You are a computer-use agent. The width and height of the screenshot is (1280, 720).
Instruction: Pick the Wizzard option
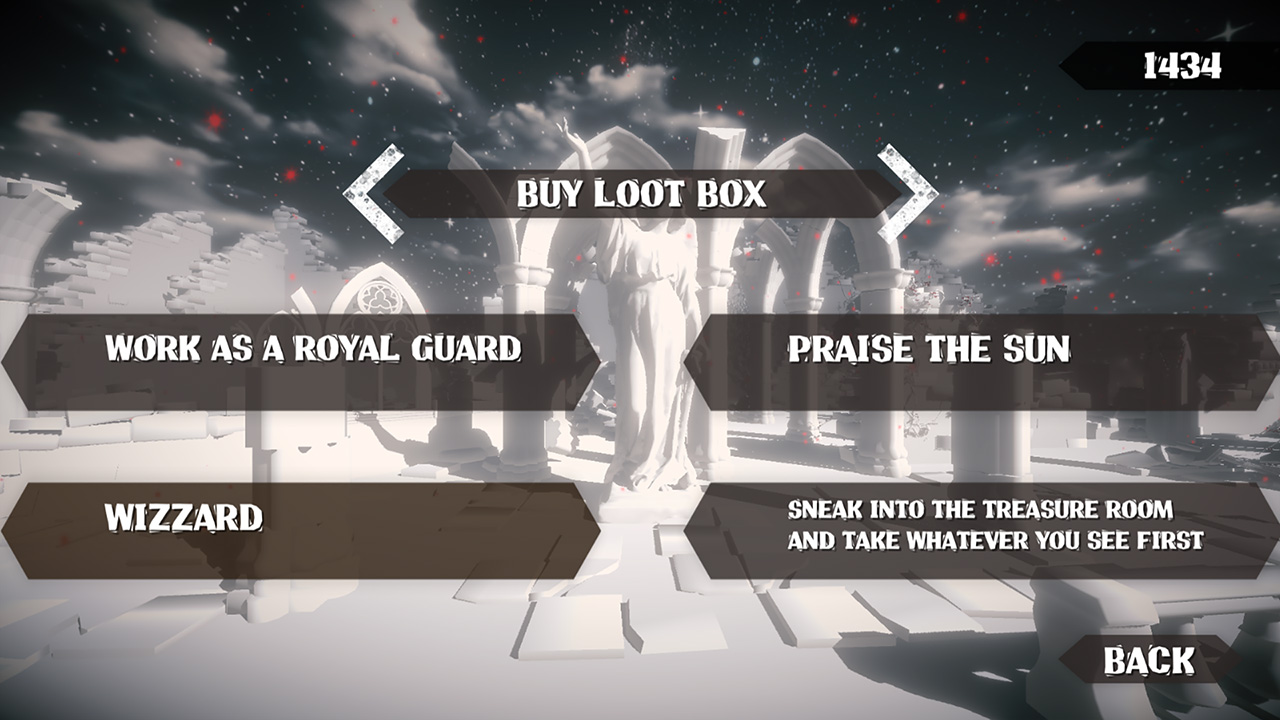[300, 516]
